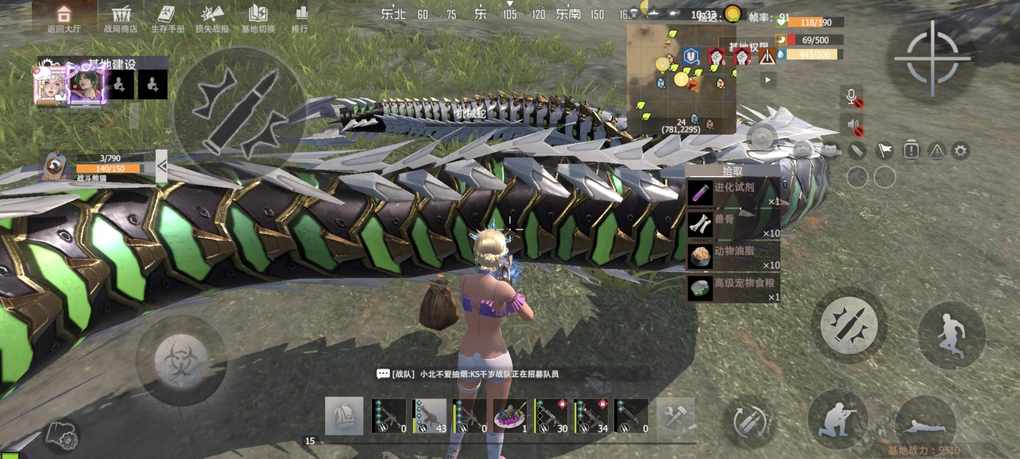
Task: Open the survival manual (生存手册)
Action: point(168,15)
